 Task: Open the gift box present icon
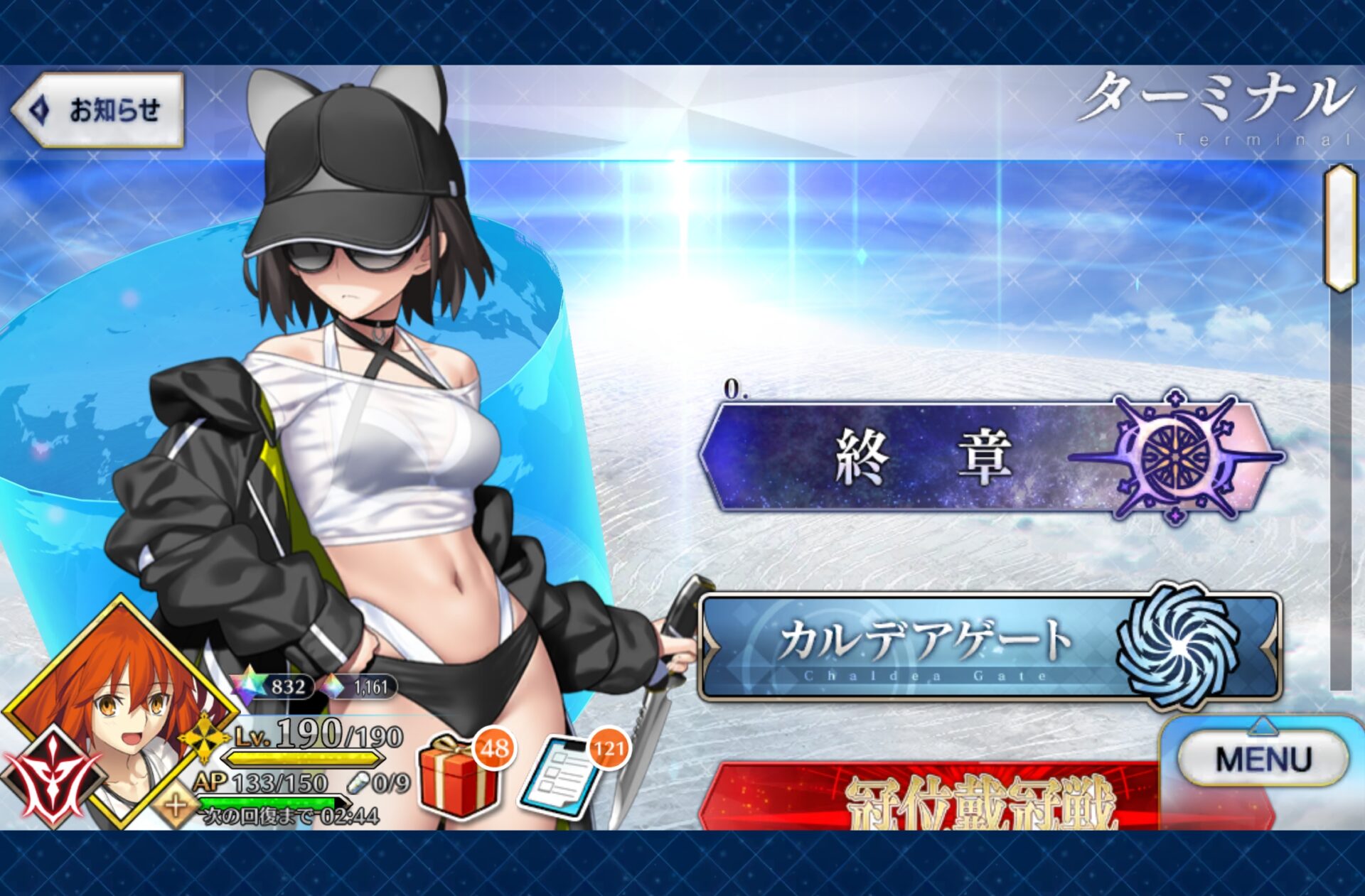click(459, 778)
